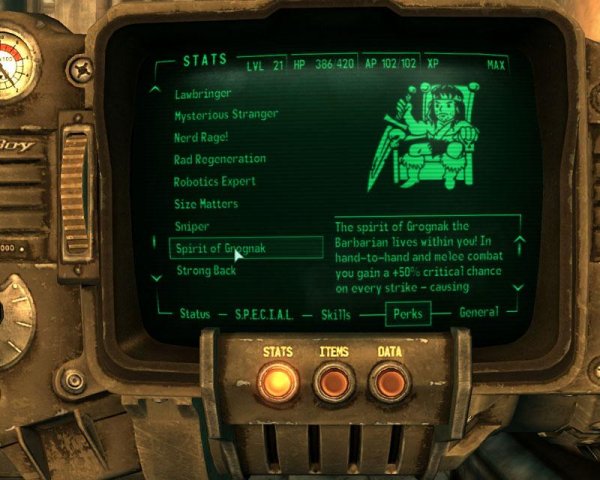The width and height of the screenshot is (600, 480).
Task: Click the Spirit of Grognak perk
Action: tap(221, 248)
